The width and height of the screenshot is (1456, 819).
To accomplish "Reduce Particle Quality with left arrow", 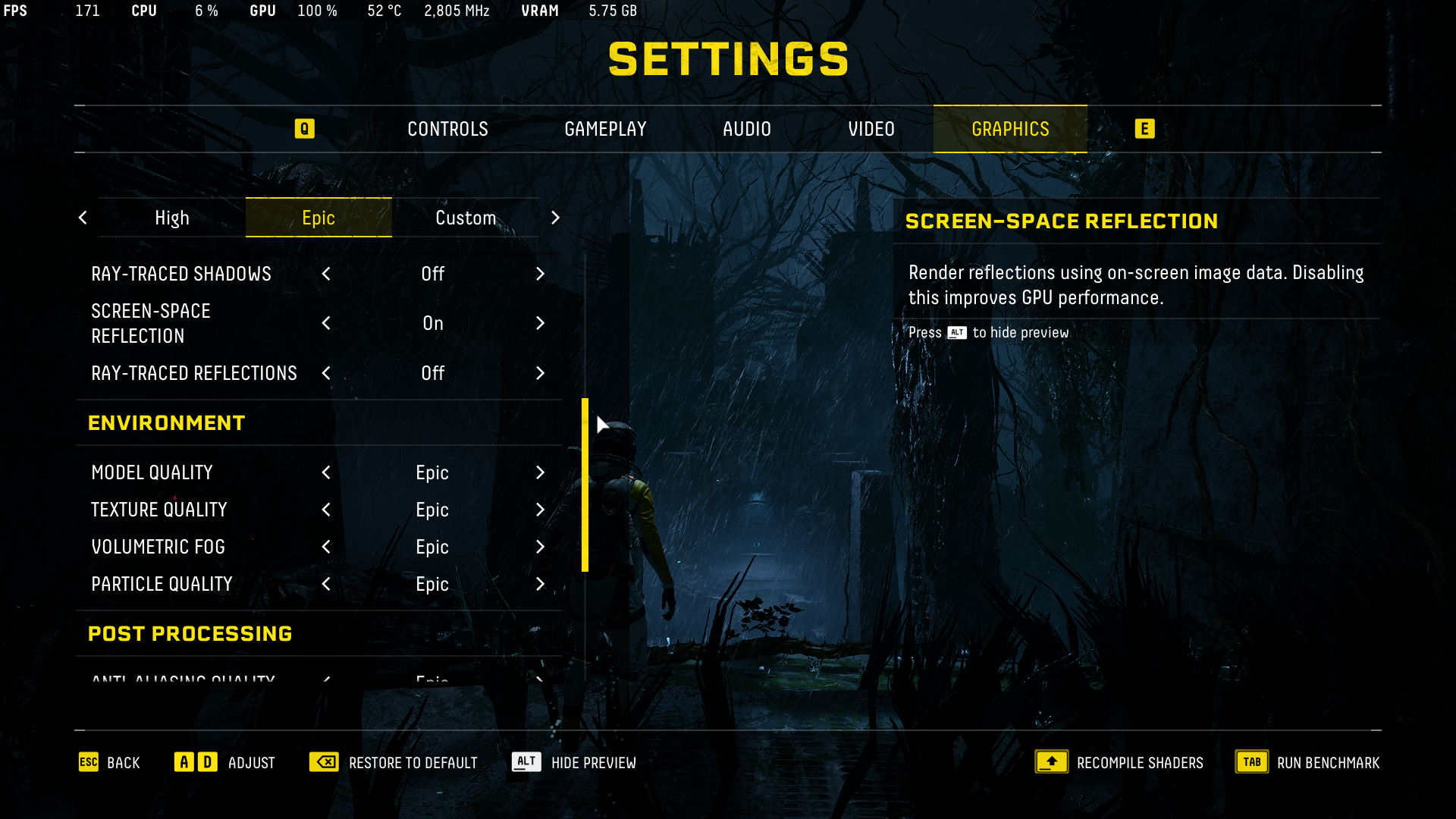I will 326,584.
